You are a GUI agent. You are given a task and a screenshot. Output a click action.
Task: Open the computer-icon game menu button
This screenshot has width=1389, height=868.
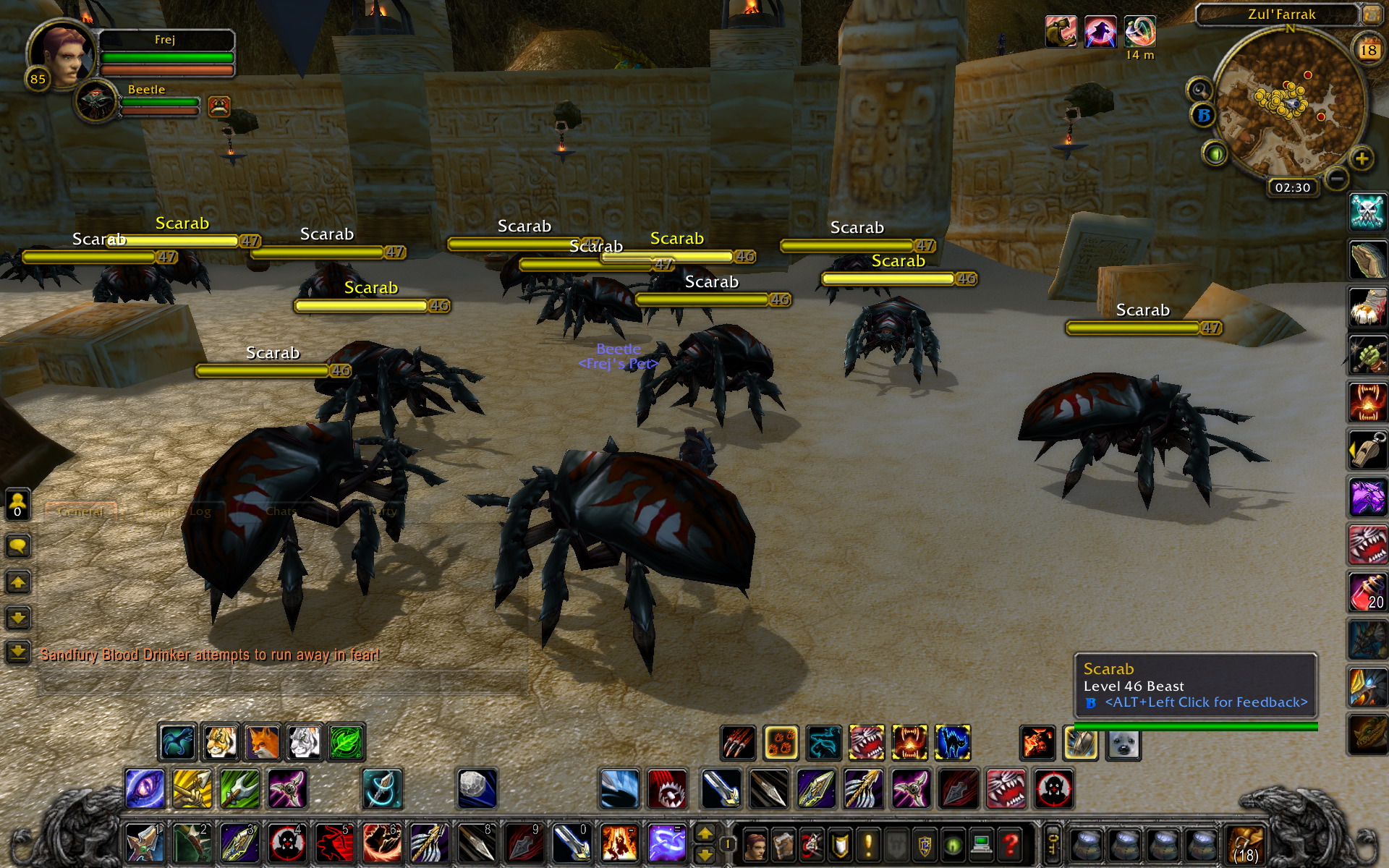(x=981, y=844)
